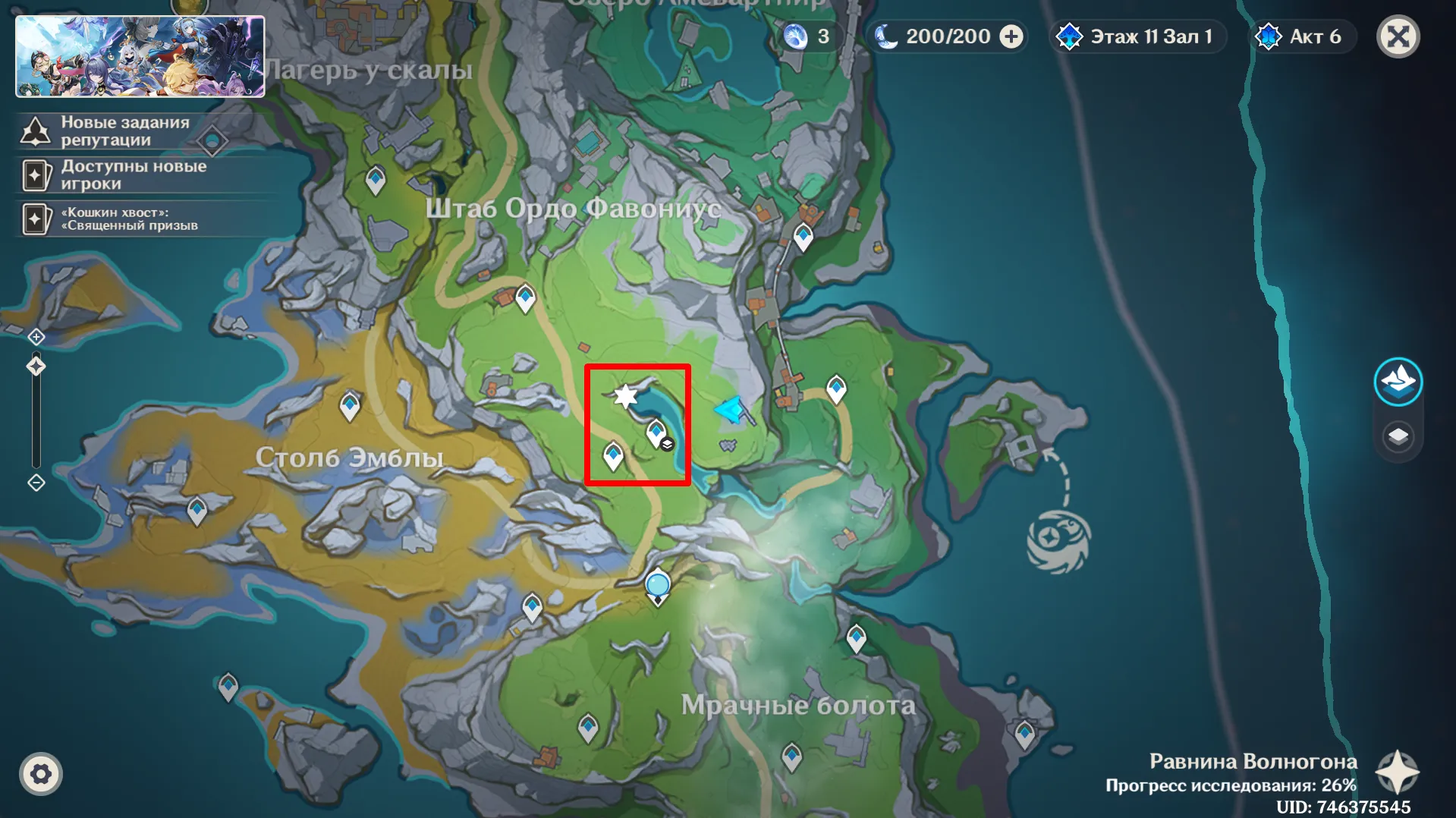Image resolution: width=1456 pixels, height=818 pixels.
Task: Open the event banner thumbnail
Action: point(140,57)
